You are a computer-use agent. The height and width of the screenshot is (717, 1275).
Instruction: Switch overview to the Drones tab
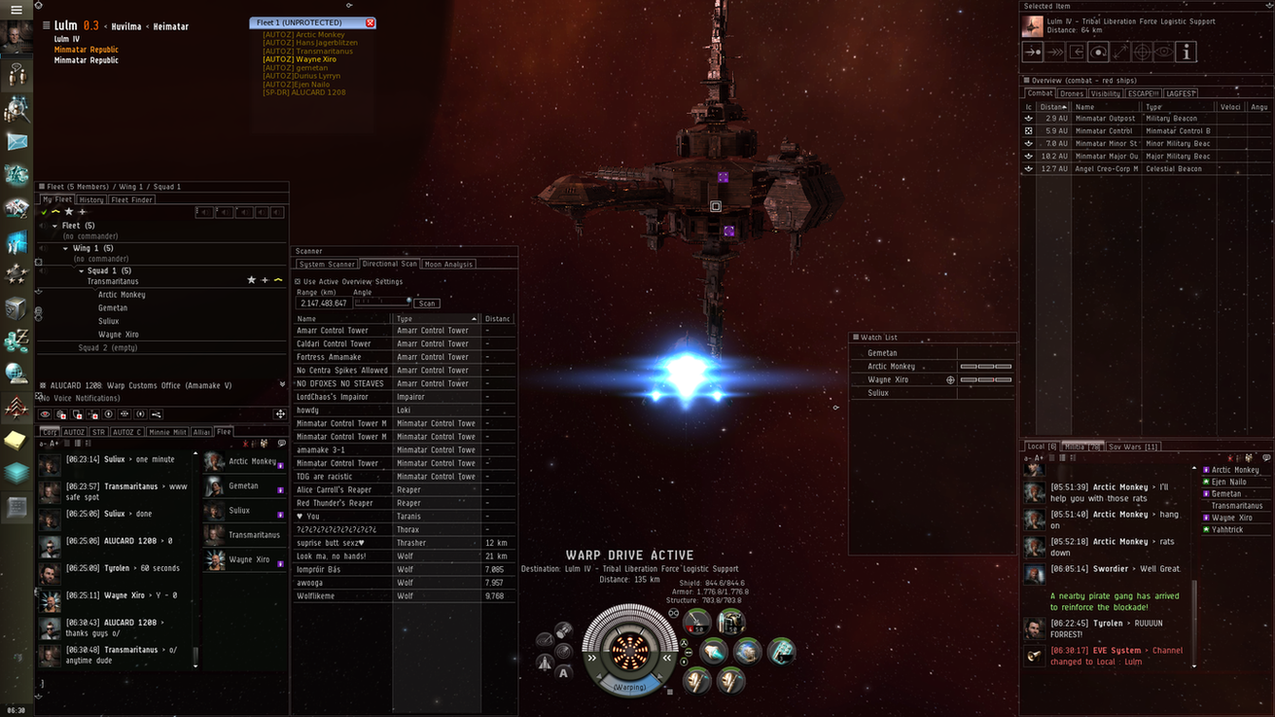[1072, 94]
